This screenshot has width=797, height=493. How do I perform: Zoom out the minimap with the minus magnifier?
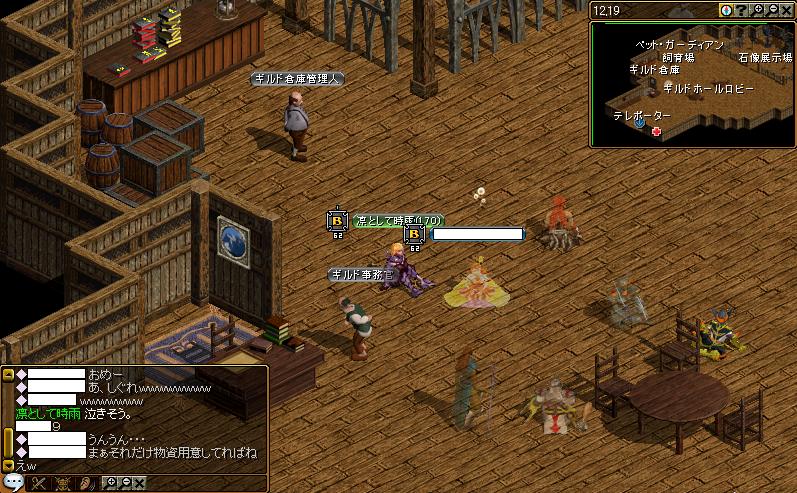[772, 10]
